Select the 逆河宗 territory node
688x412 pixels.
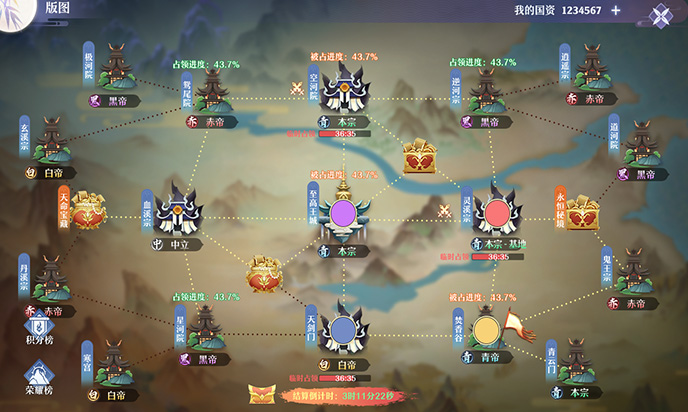tap(484, 90)
